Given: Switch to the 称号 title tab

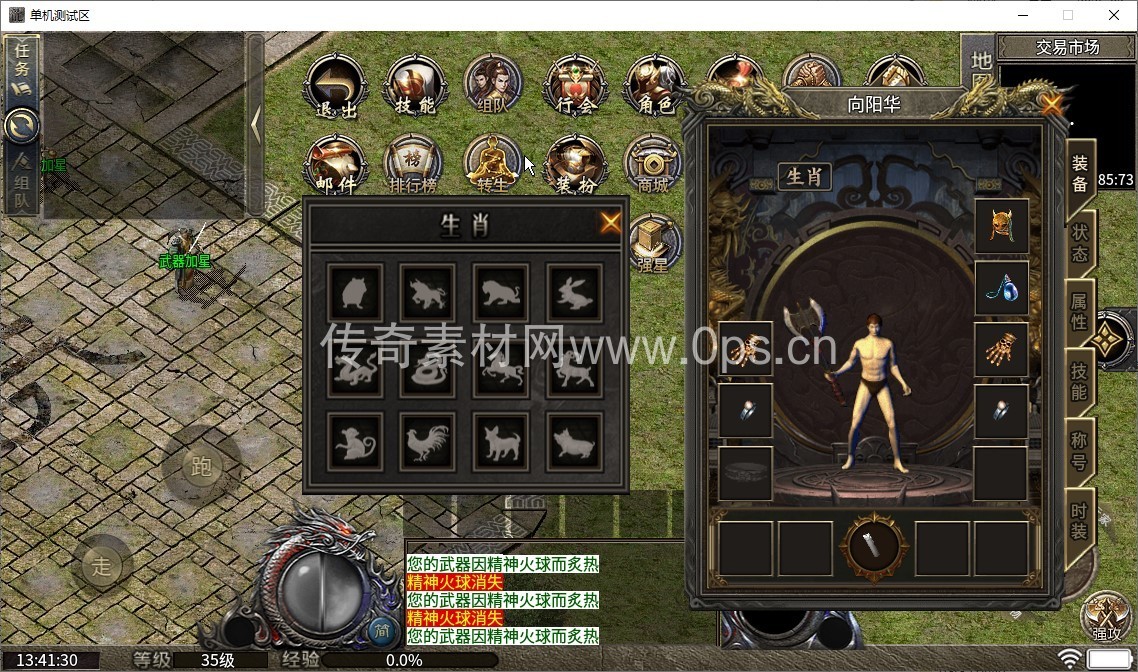Looking at the screenshot, I should pos(1080,450).
